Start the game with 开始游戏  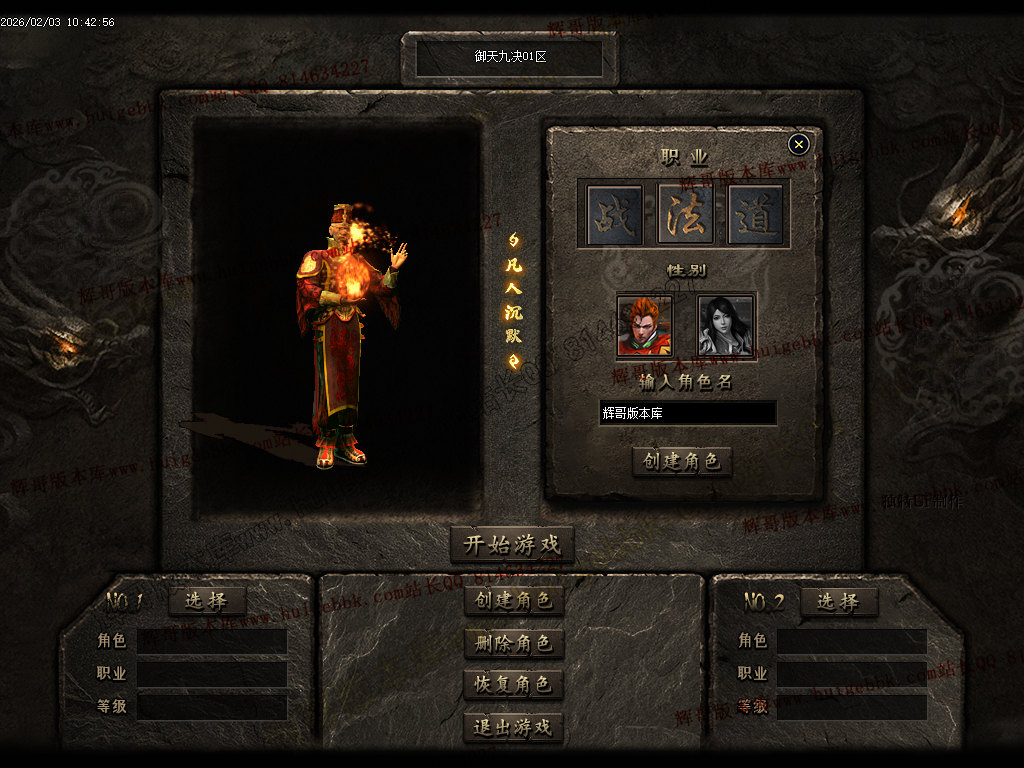(x=512, y=545)
